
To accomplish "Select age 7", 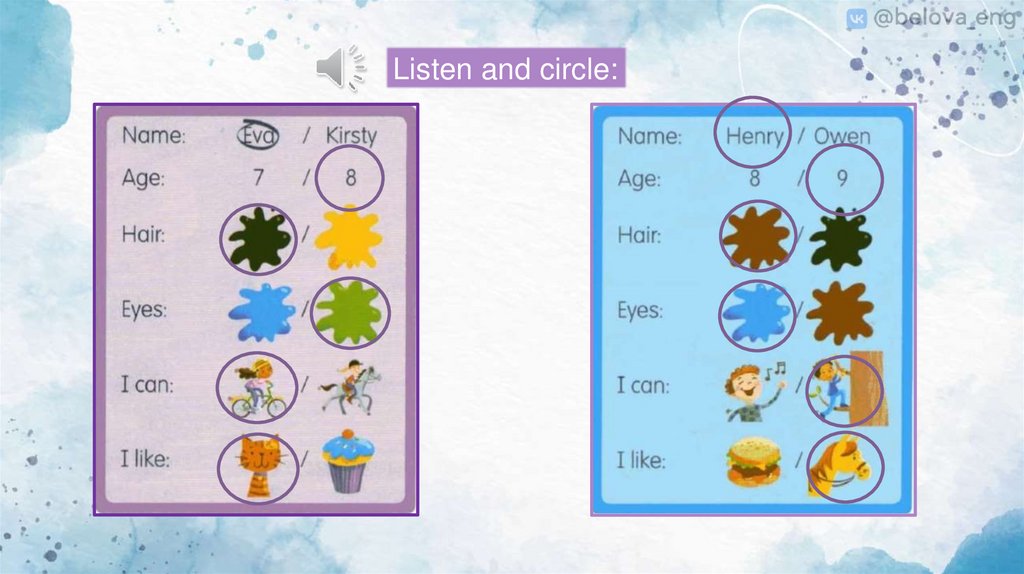I will (x=257, y=179).
